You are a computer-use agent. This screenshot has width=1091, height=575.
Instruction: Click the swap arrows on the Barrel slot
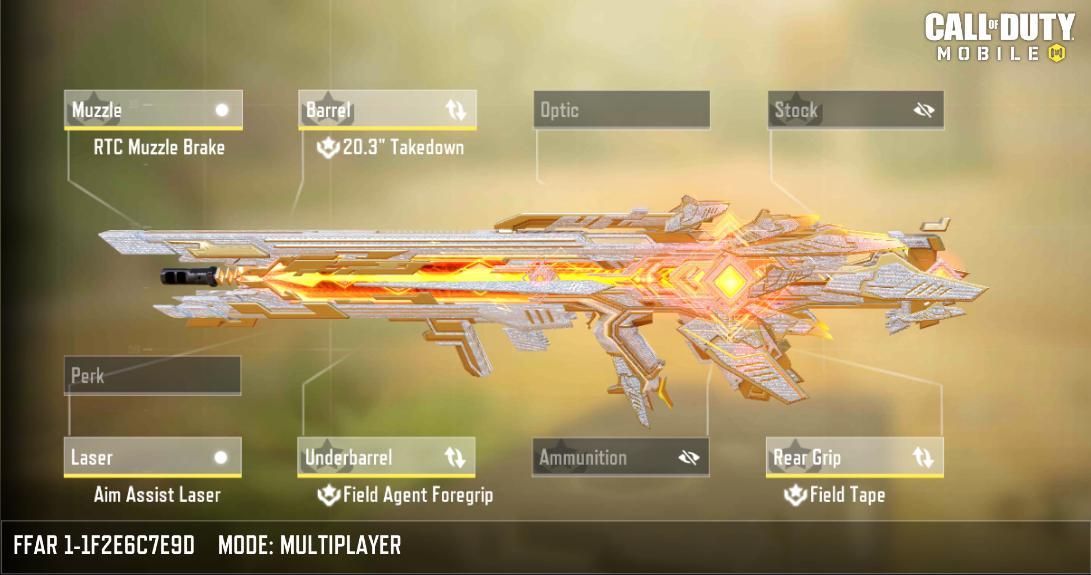pos(455,110)
